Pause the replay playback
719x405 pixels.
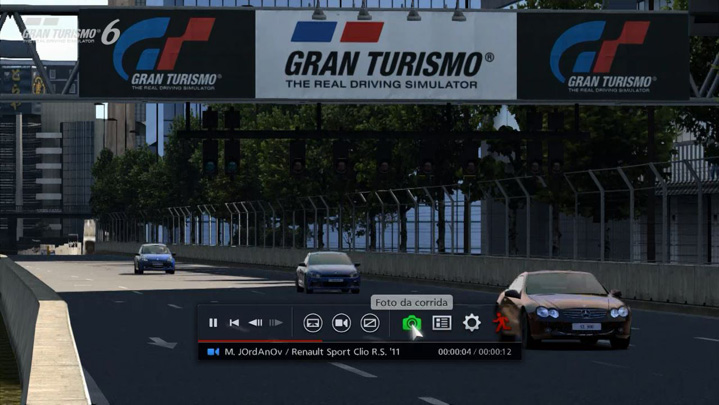pyautogui.click(x=213, y=323)
